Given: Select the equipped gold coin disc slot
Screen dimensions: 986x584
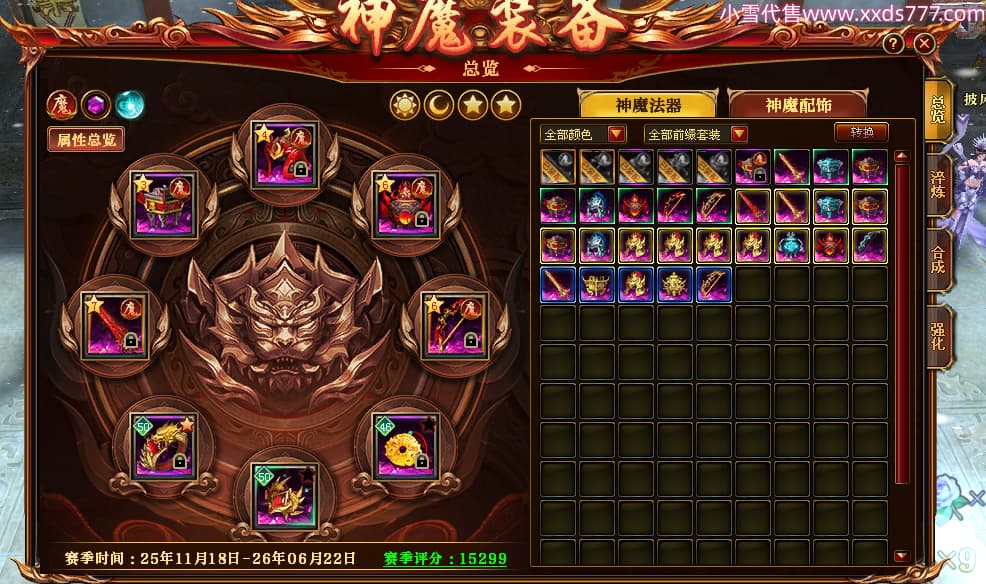Looking at the screenshot, I should pos(405,445).
